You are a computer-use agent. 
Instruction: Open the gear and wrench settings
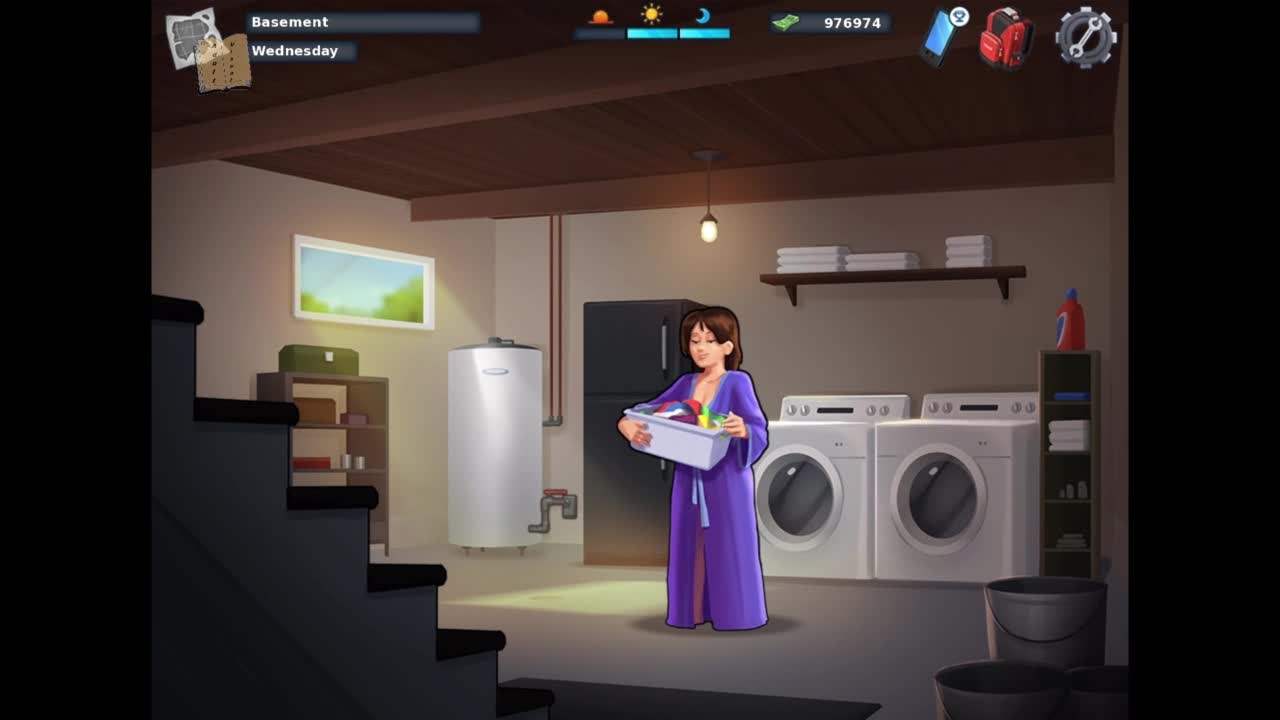click(x=1085, y=37)
